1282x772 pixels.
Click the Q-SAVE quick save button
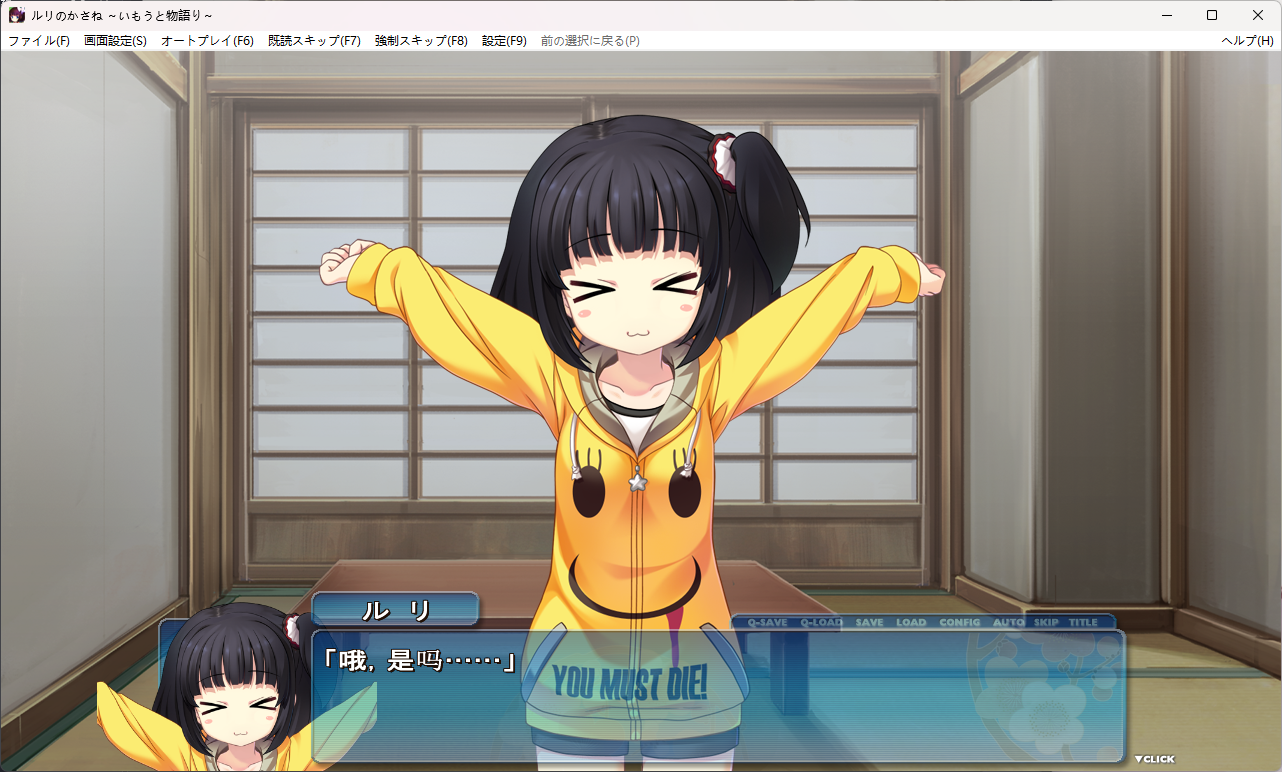tap(767, 622)
